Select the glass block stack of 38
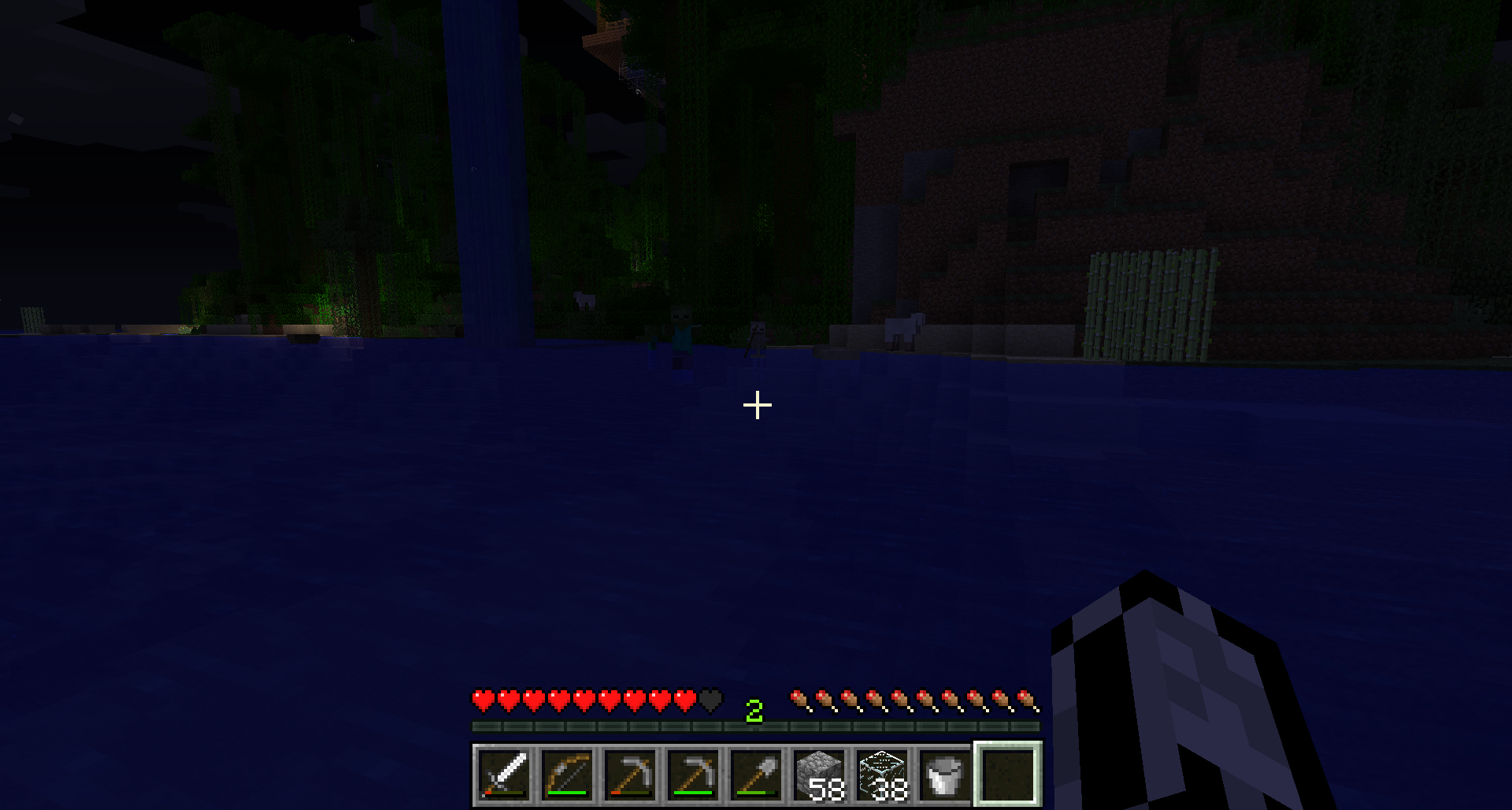1512x810 pixels. pyautogui.click(x=882, y=775)
